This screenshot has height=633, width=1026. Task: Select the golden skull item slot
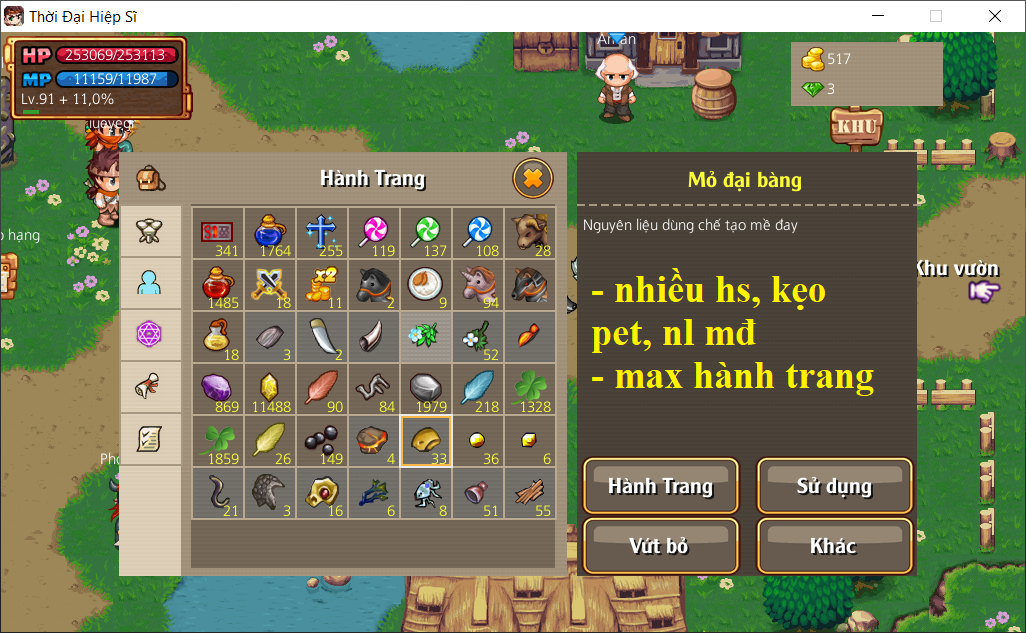coord(321,493)
